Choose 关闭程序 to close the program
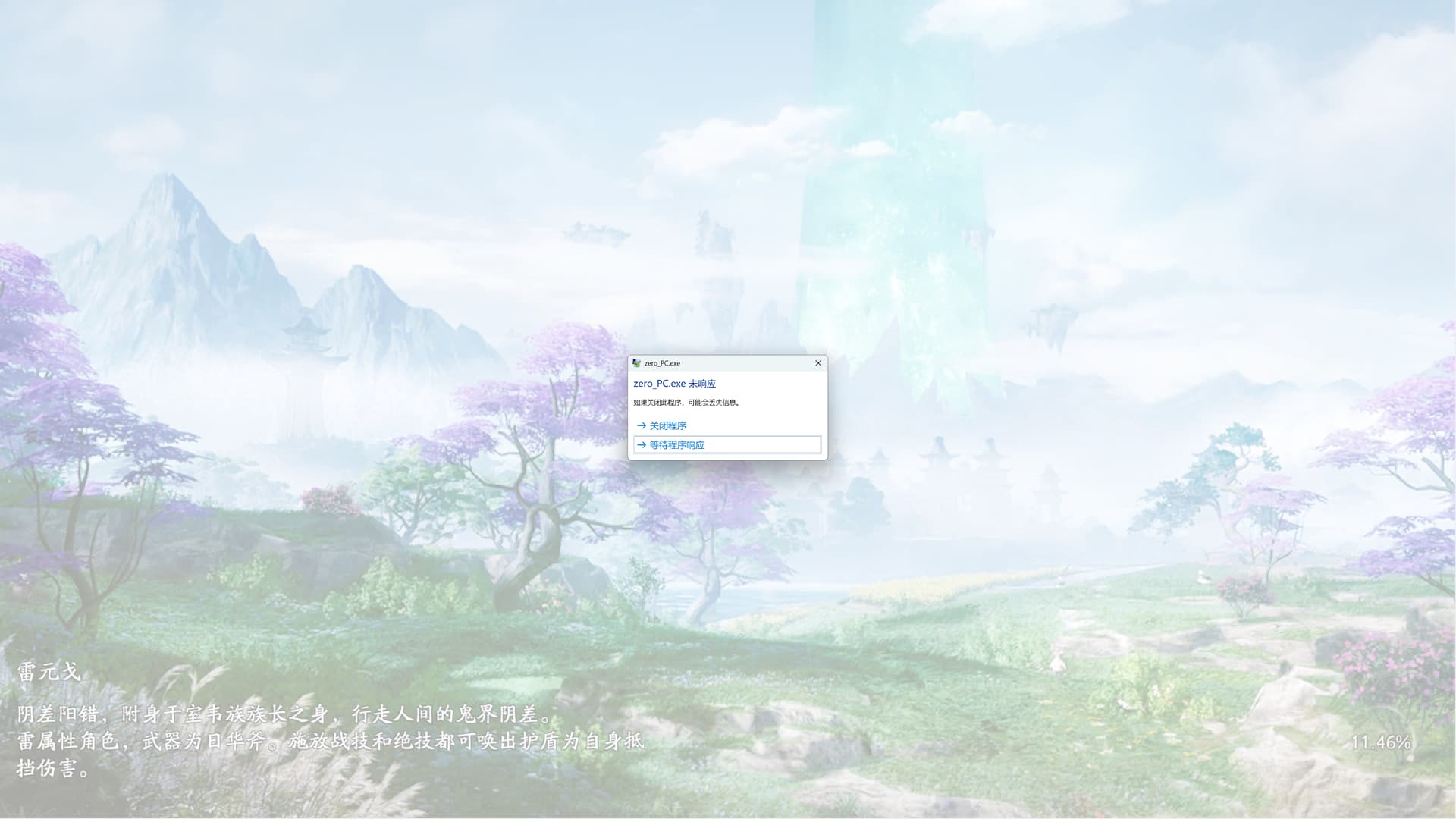The image size is (1456, 819). coord(667,425)
